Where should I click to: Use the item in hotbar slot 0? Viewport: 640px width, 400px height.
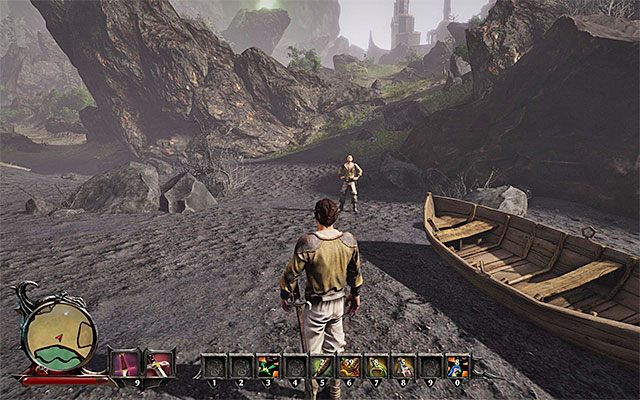(x=457, y=366)
